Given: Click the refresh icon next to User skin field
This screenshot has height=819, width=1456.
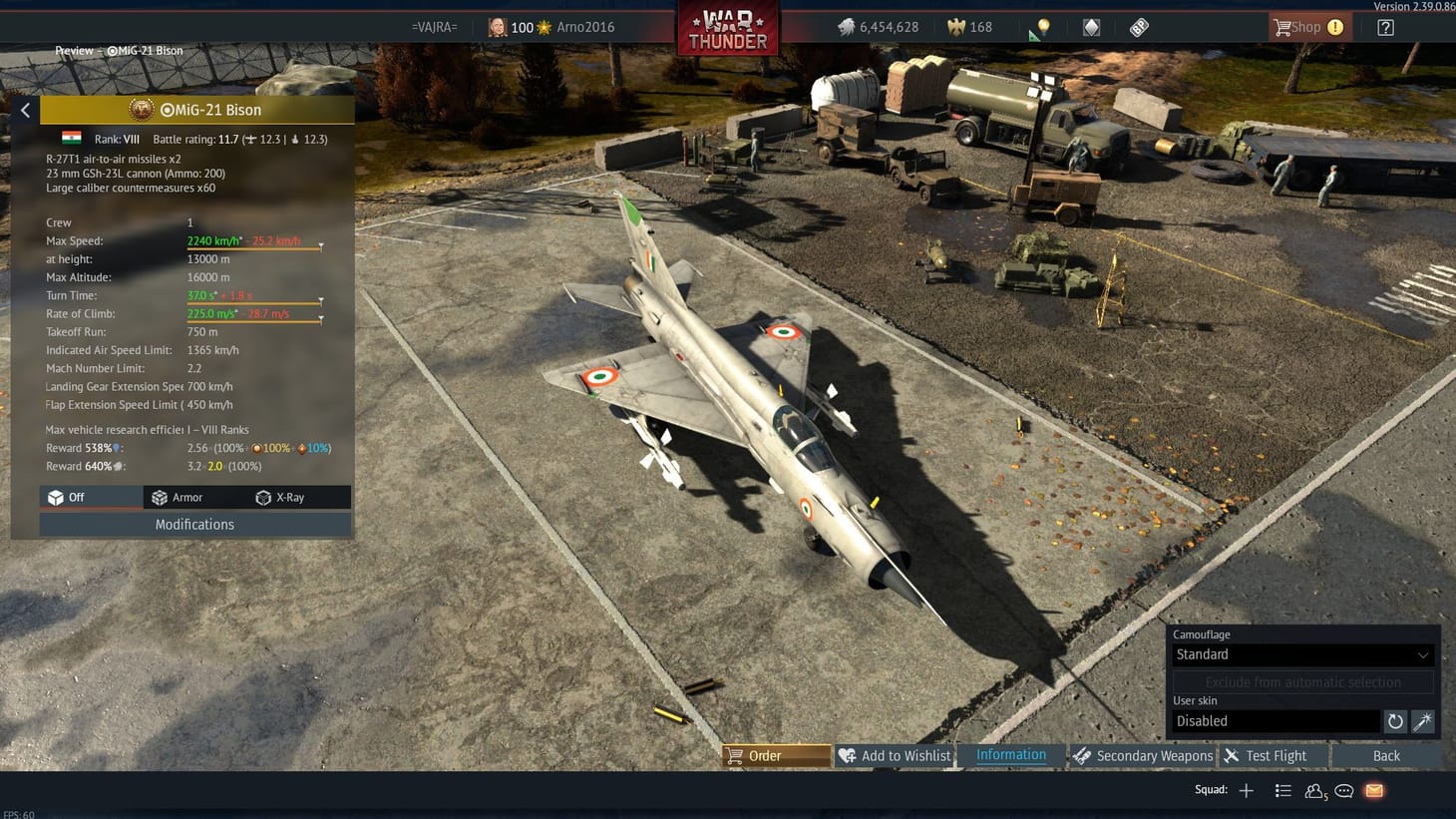Looking at the screenshot, I should (1394, 720).
